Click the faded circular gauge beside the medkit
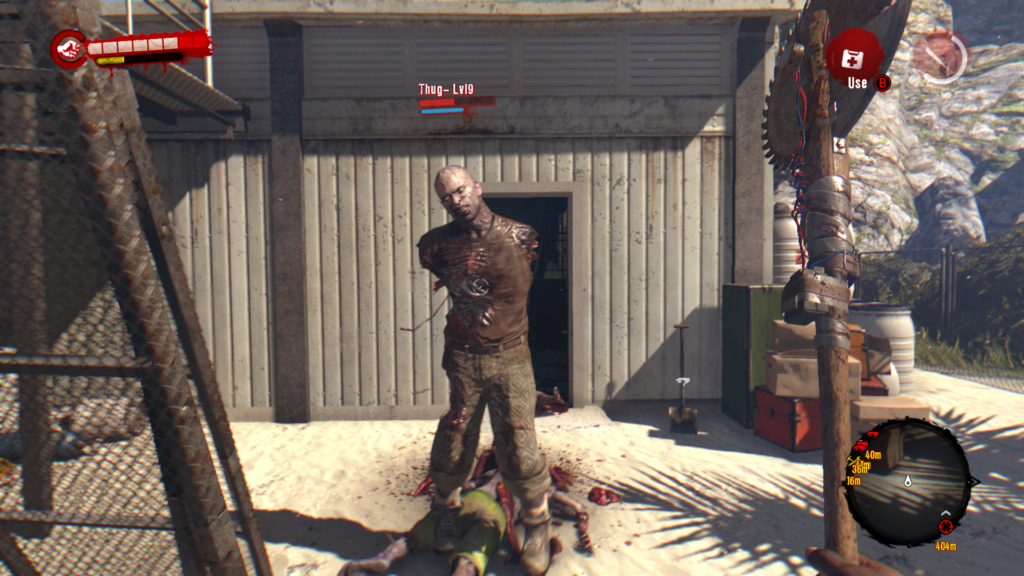Image resolution: width=1024 pixels, height=576 pixels. 941,57
